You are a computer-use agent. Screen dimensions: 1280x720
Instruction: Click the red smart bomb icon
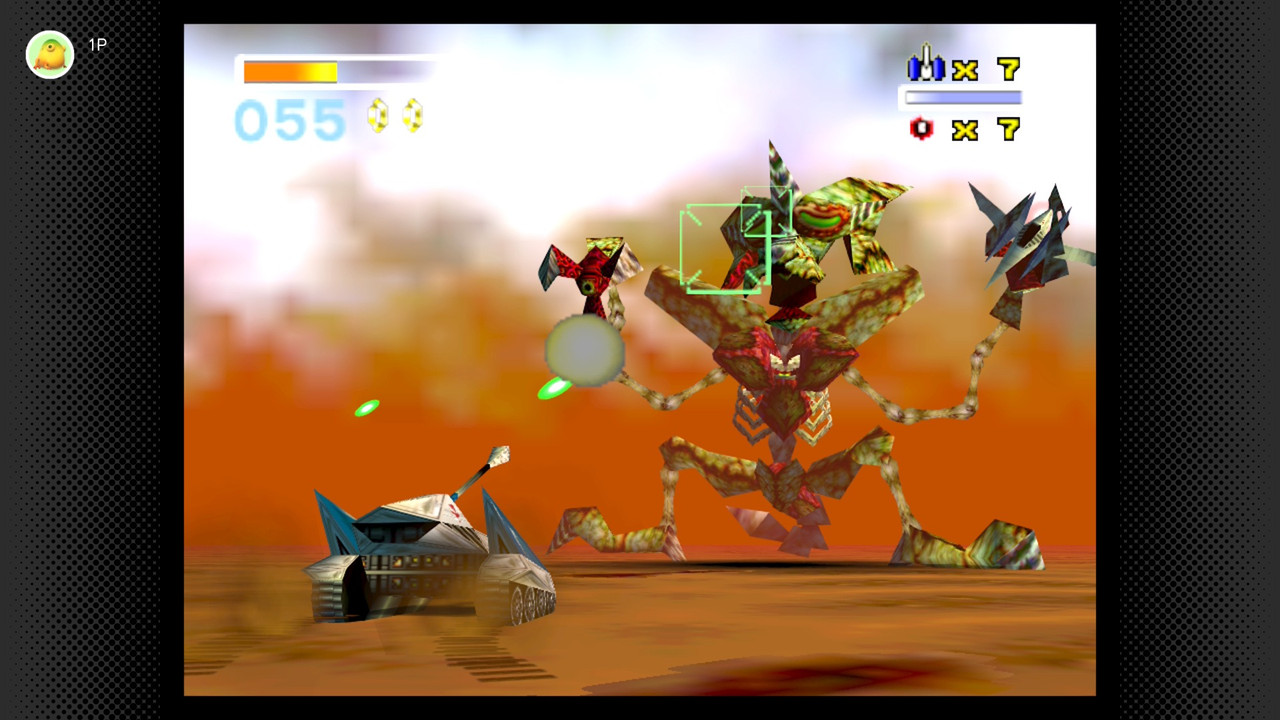[x=921, y=128]
